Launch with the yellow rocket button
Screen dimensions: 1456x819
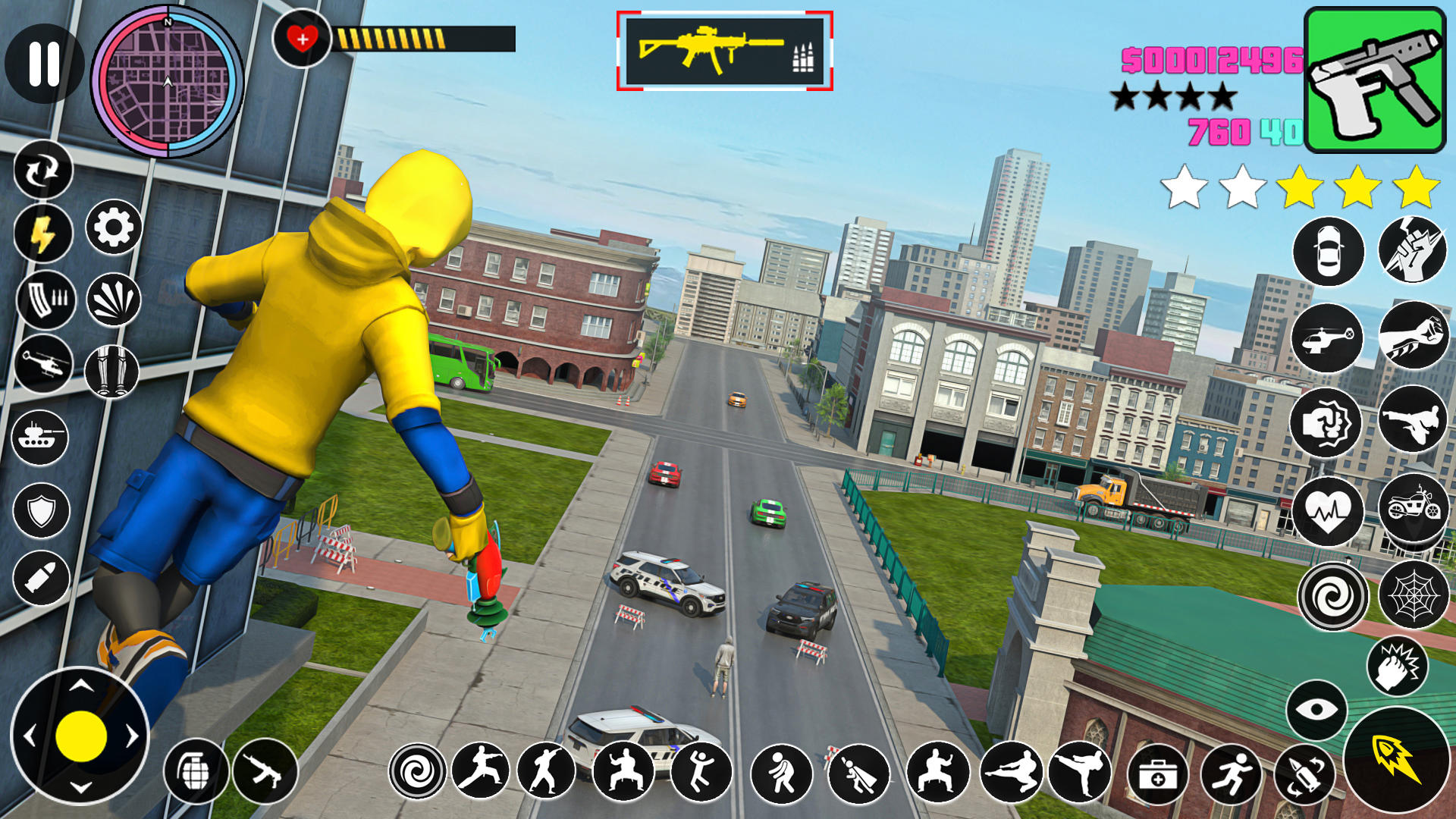coord(1395,760)
